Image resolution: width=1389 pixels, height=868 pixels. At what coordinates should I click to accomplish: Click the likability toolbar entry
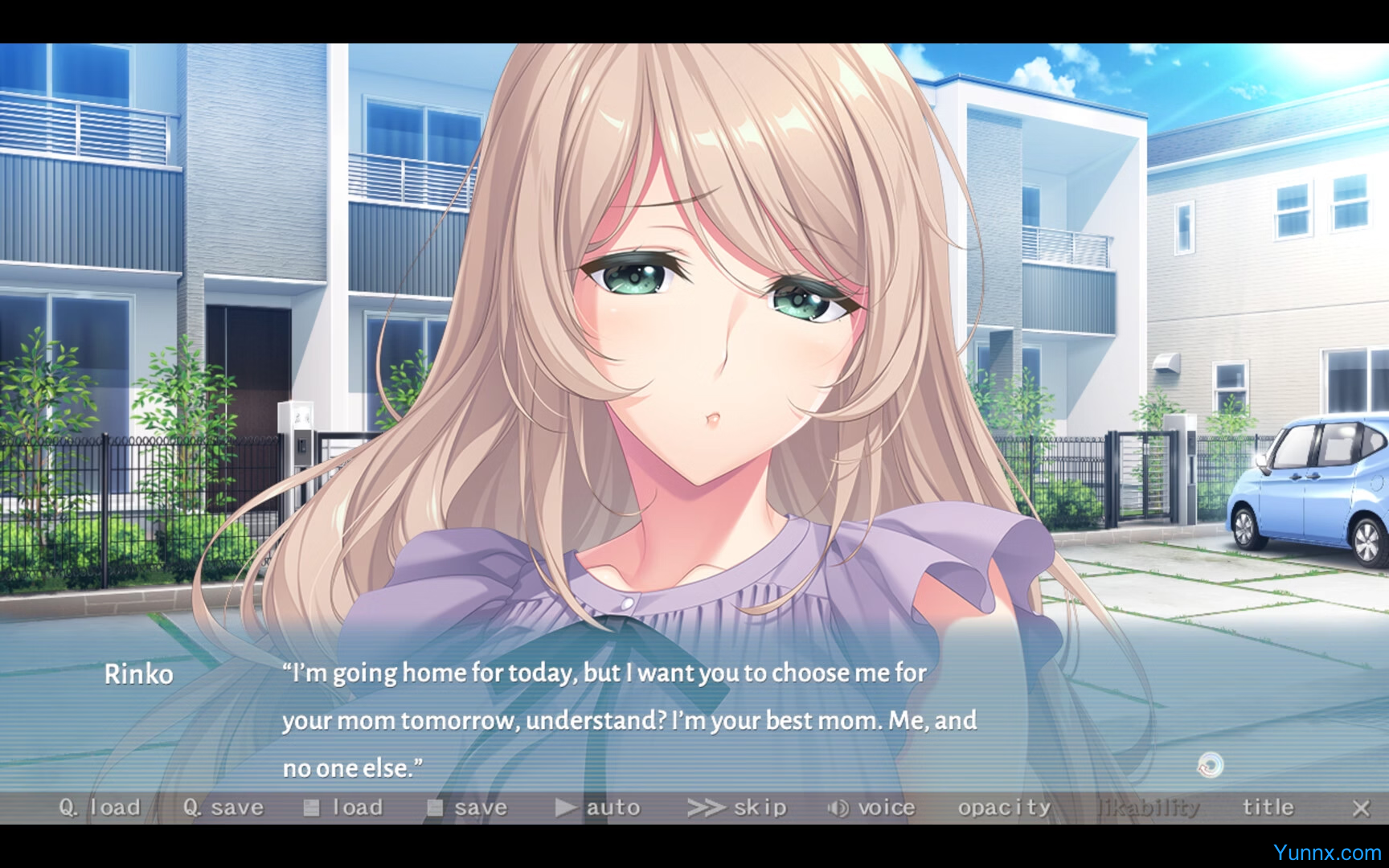pyautogui.click(x=1149, y=808)
